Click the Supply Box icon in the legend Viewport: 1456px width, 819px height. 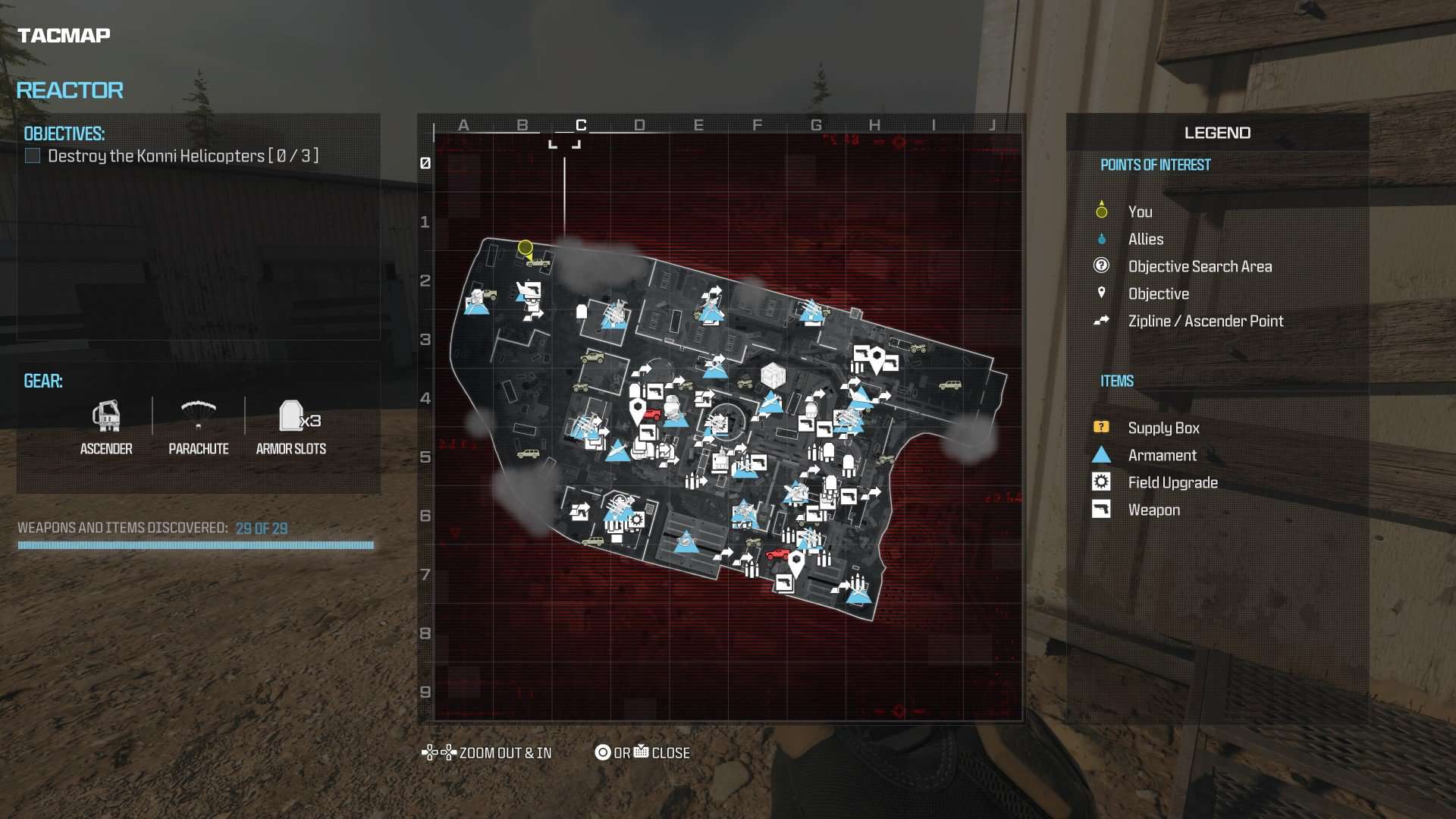[1101, 427]
